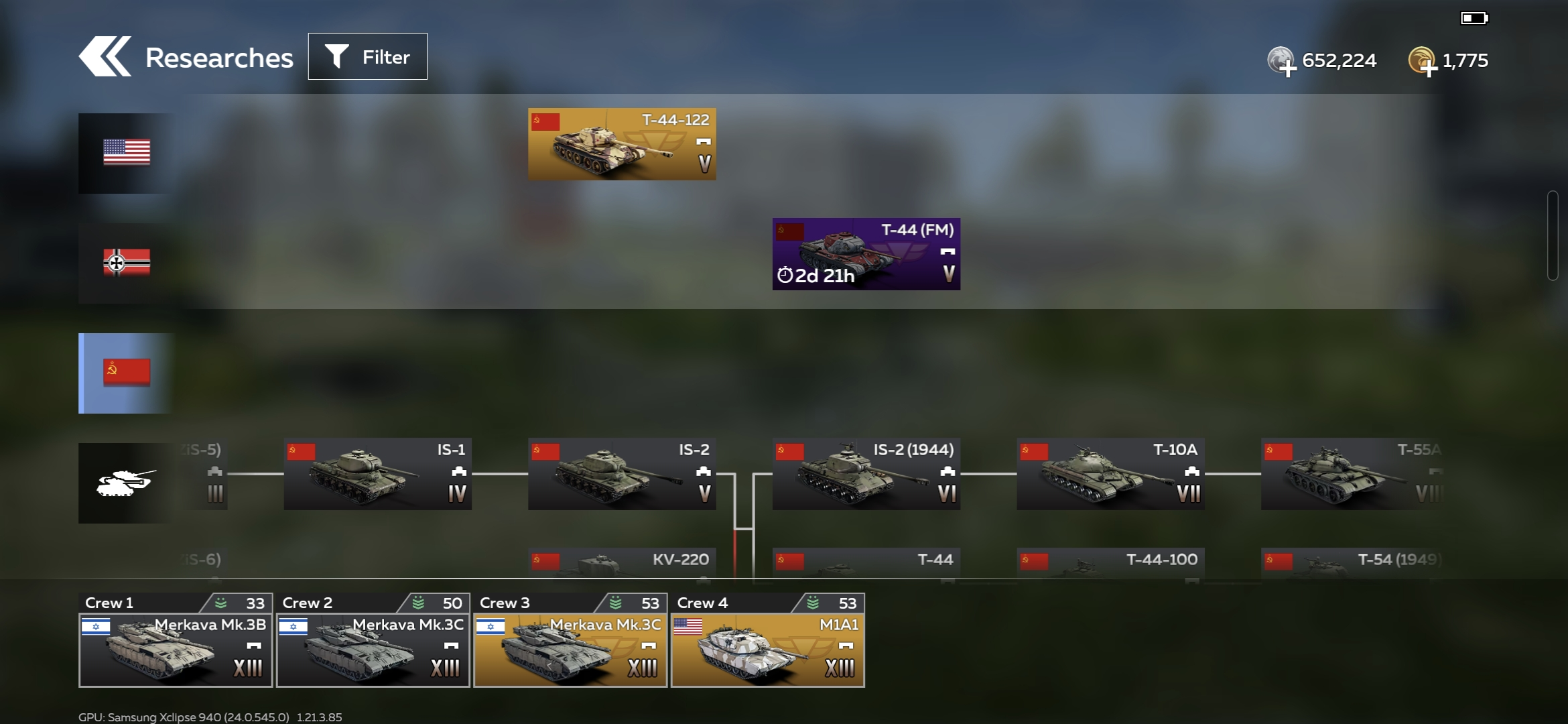Open the Filter options
Viewport: 1568px width, 724px height.
[x=367, y=57]
